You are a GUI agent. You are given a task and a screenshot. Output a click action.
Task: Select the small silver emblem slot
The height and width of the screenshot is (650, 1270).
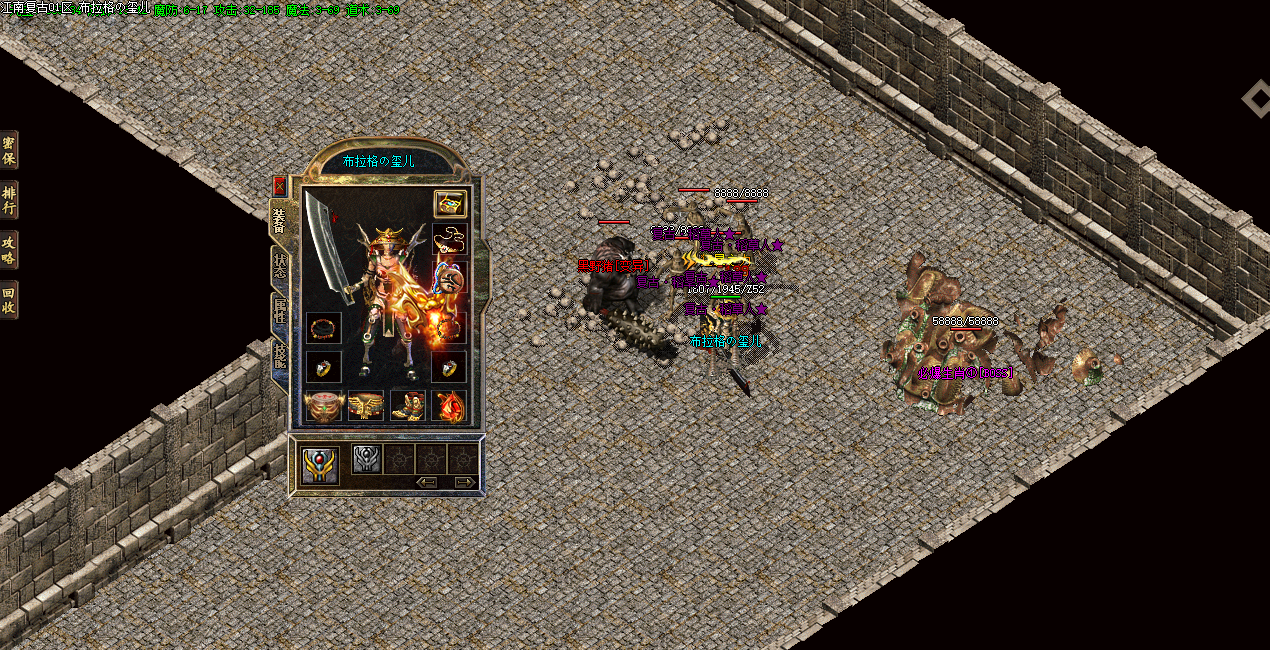pos(365,459)
